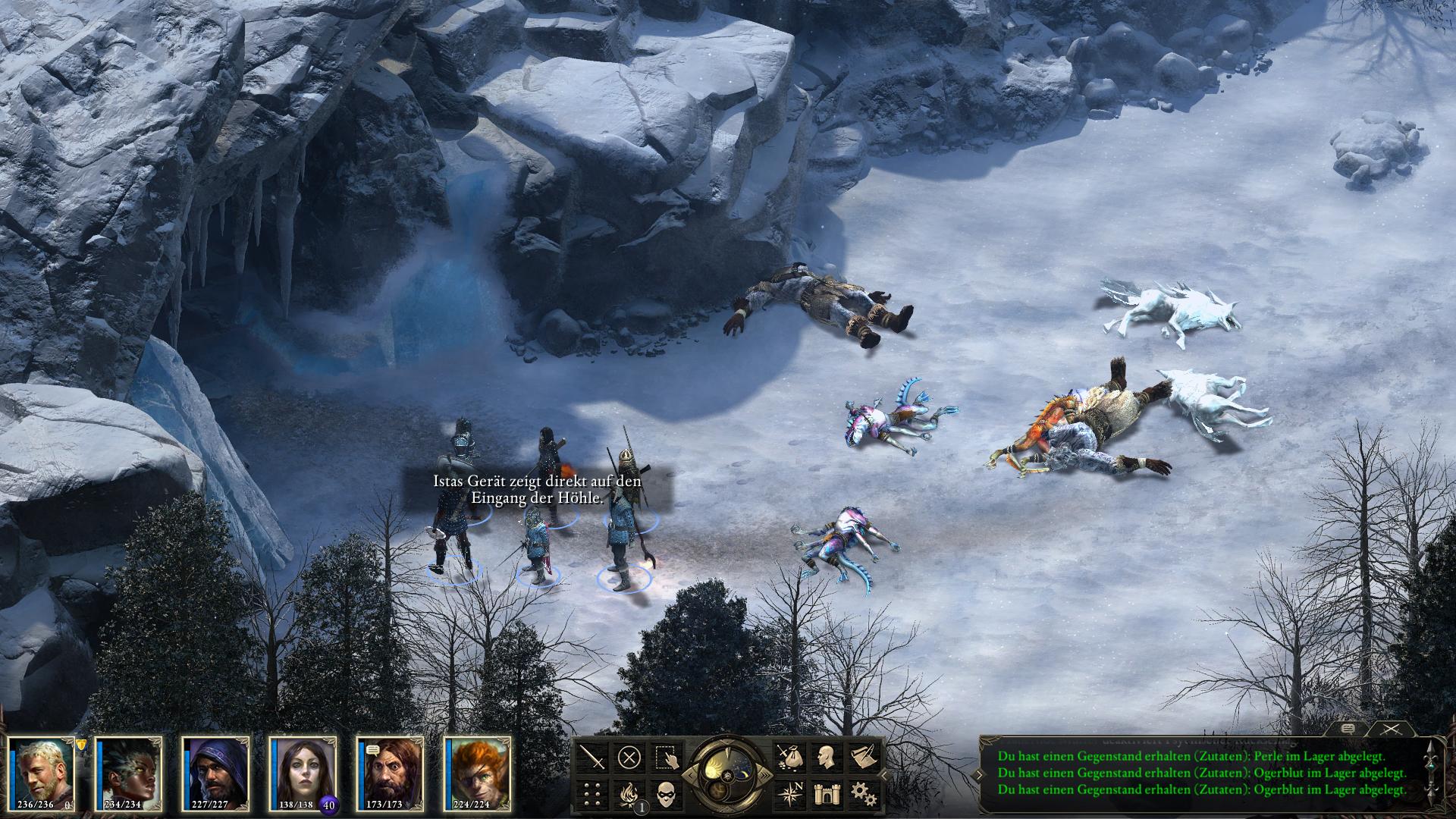Viewport: 1456px width, 819px height.
Task: Switch the log to the dialogue tab
Action: click(x=1348, y=728)
